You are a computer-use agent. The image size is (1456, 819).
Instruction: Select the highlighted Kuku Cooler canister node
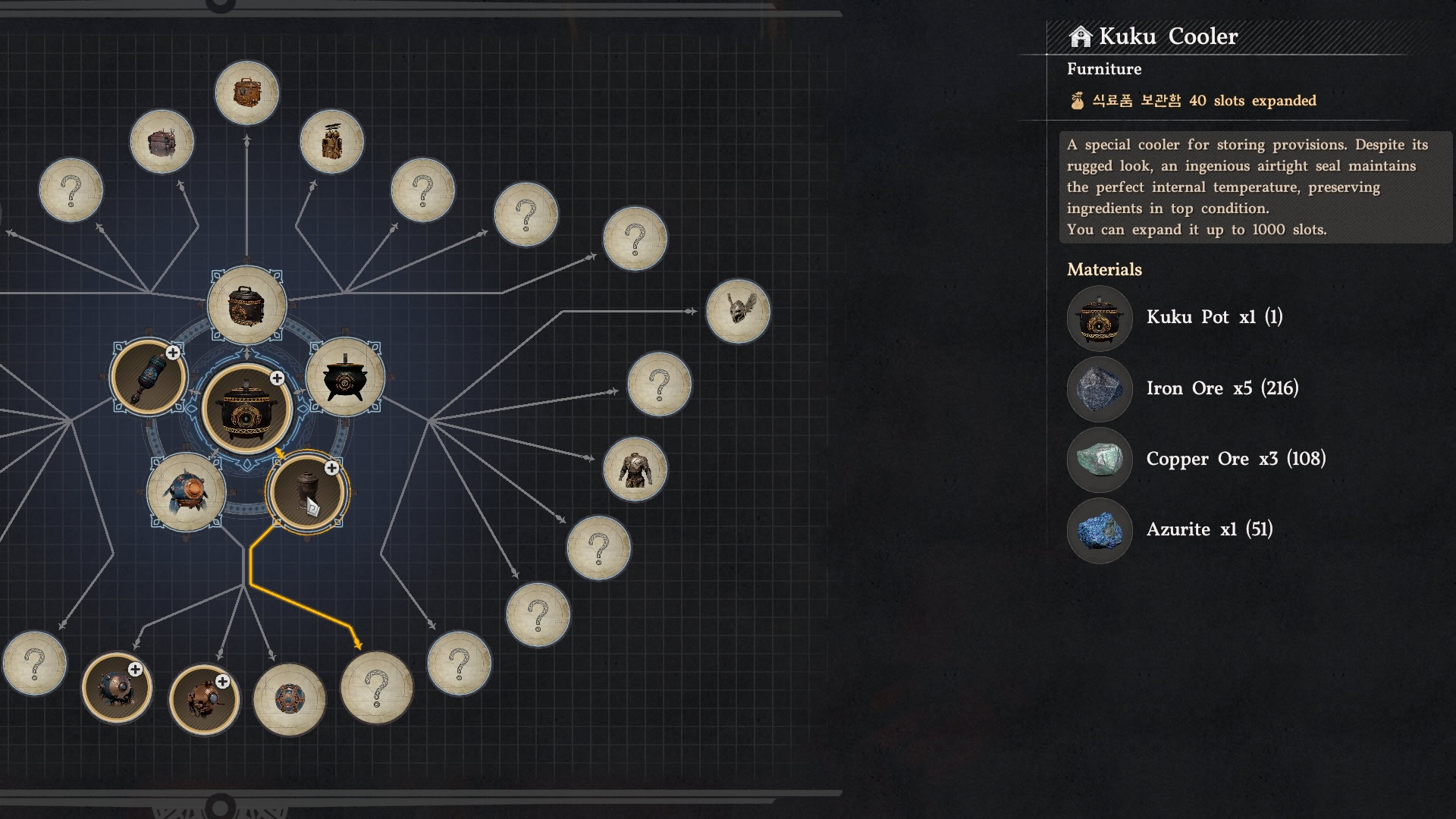(x=307, y=492)
